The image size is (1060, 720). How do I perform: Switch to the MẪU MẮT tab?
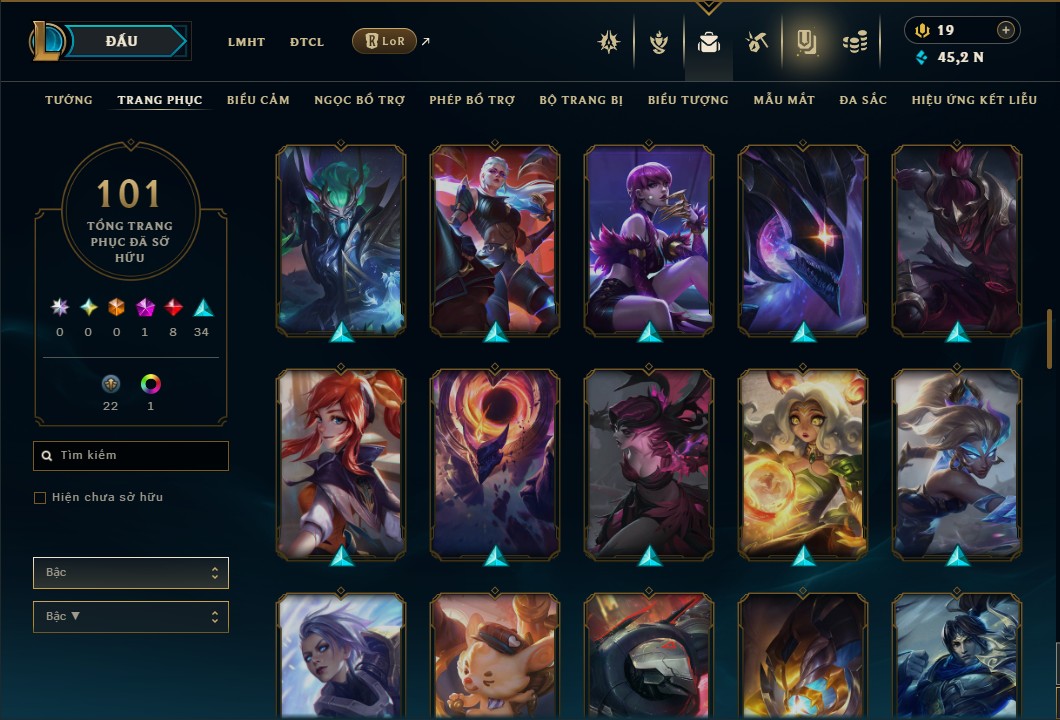784,100
